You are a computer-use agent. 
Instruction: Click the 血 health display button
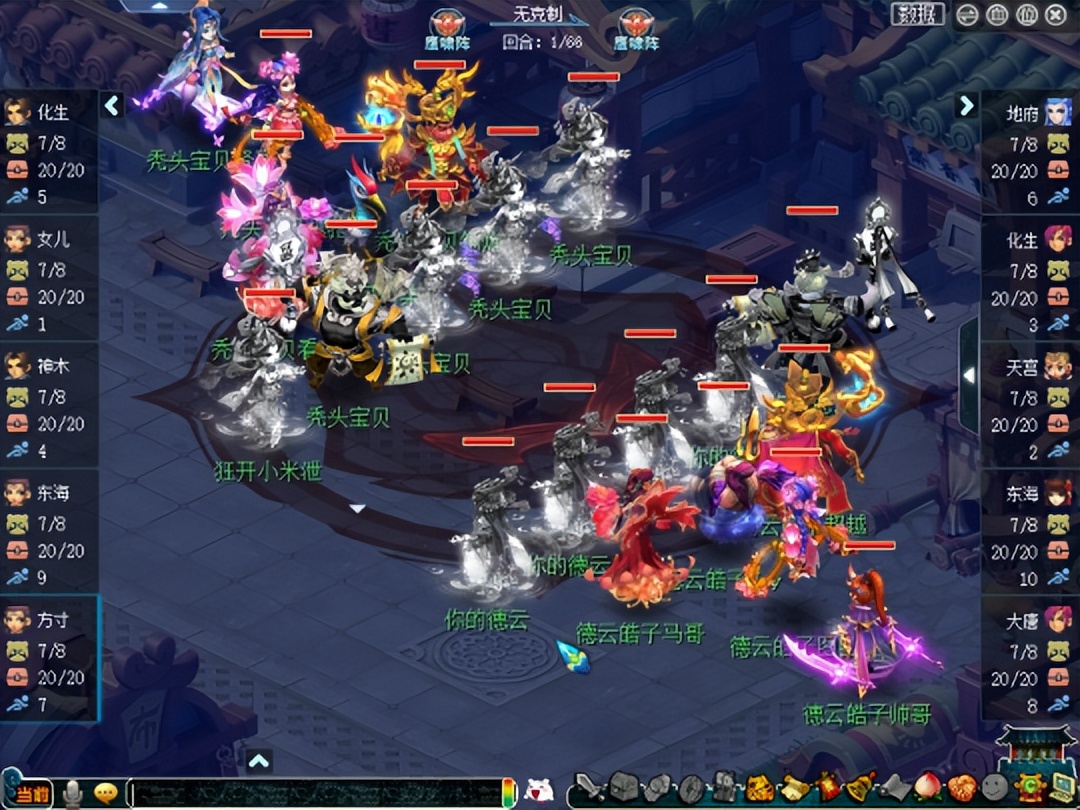click(x=997, y=14)
